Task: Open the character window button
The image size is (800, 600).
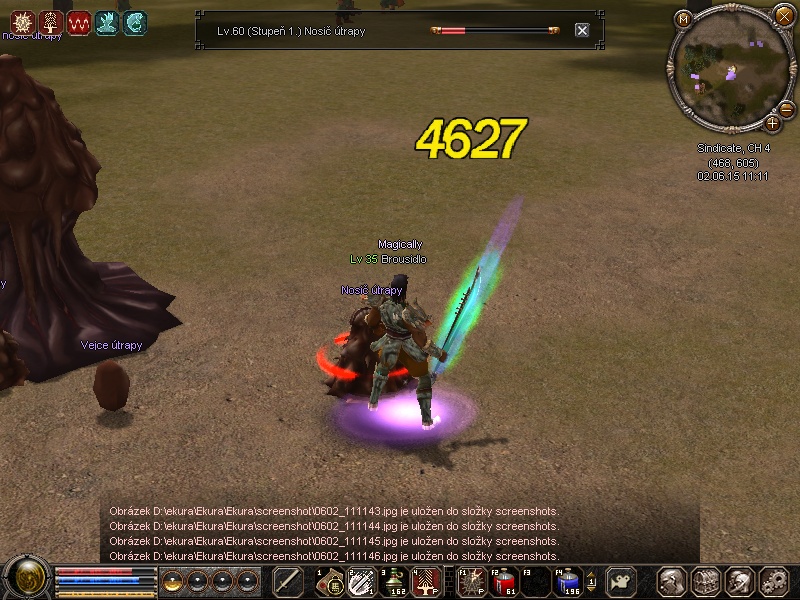Action: point(671,581)
